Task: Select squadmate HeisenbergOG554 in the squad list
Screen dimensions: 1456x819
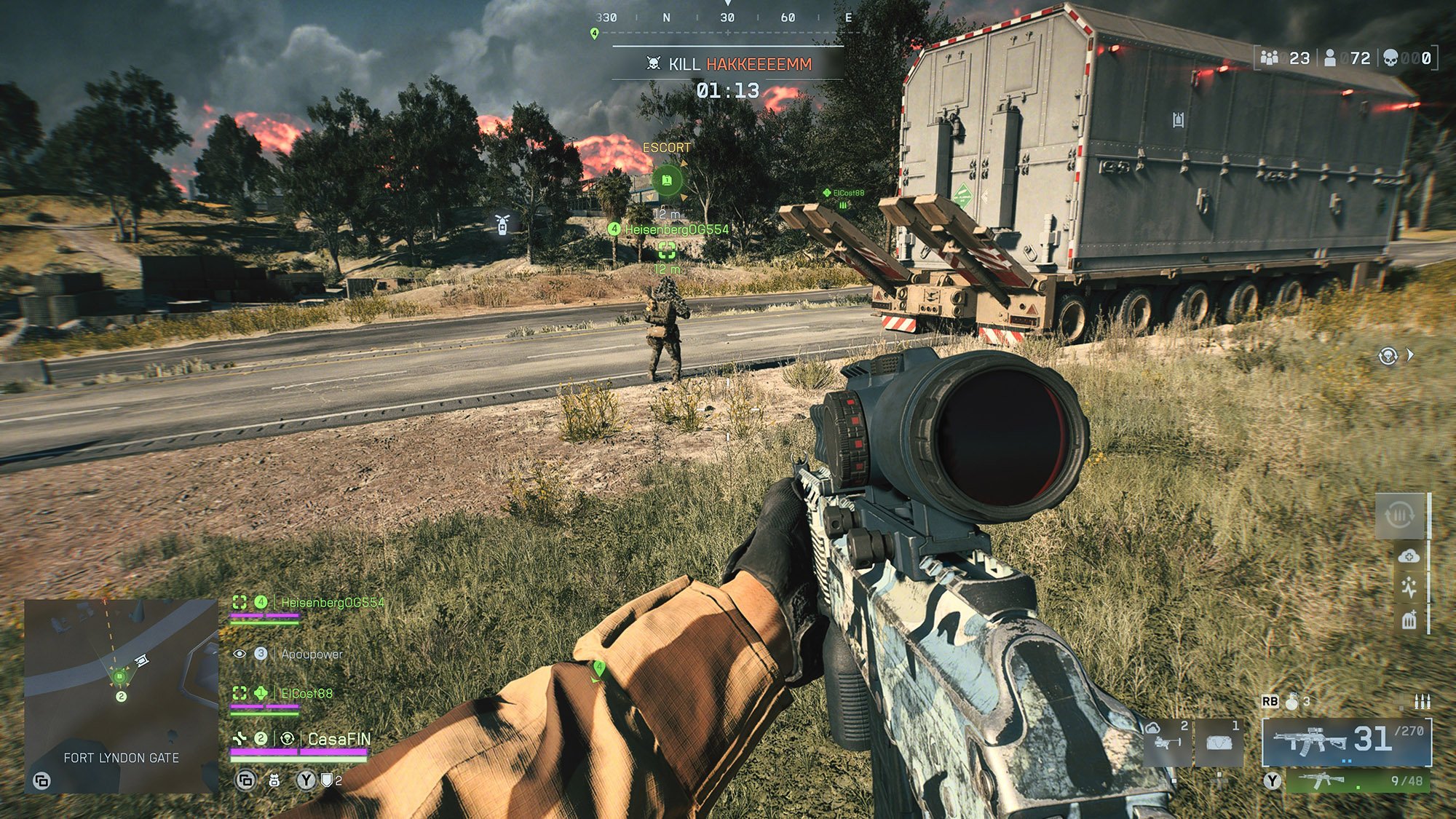Action: coord(332,603)
